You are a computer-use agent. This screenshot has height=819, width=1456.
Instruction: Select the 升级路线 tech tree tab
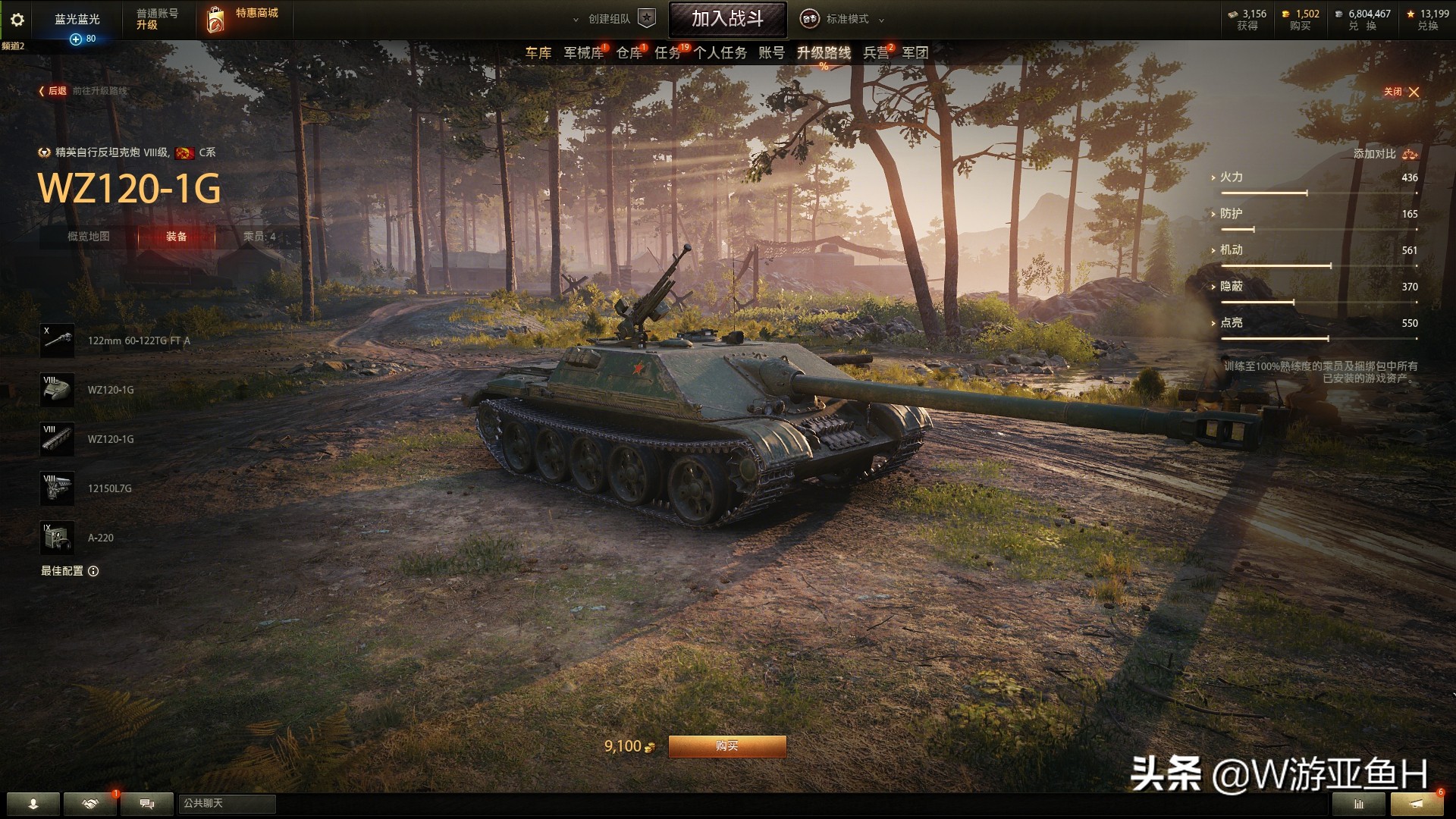tap(824, 52)
